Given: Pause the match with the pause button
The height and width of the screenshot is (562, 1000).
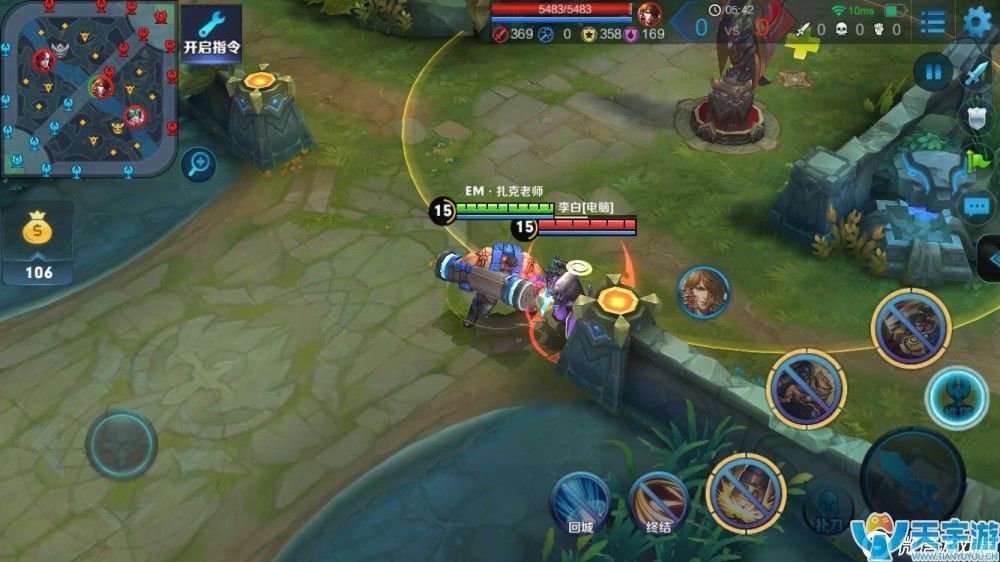Looking at the screenshot, I should click(933, 72).
